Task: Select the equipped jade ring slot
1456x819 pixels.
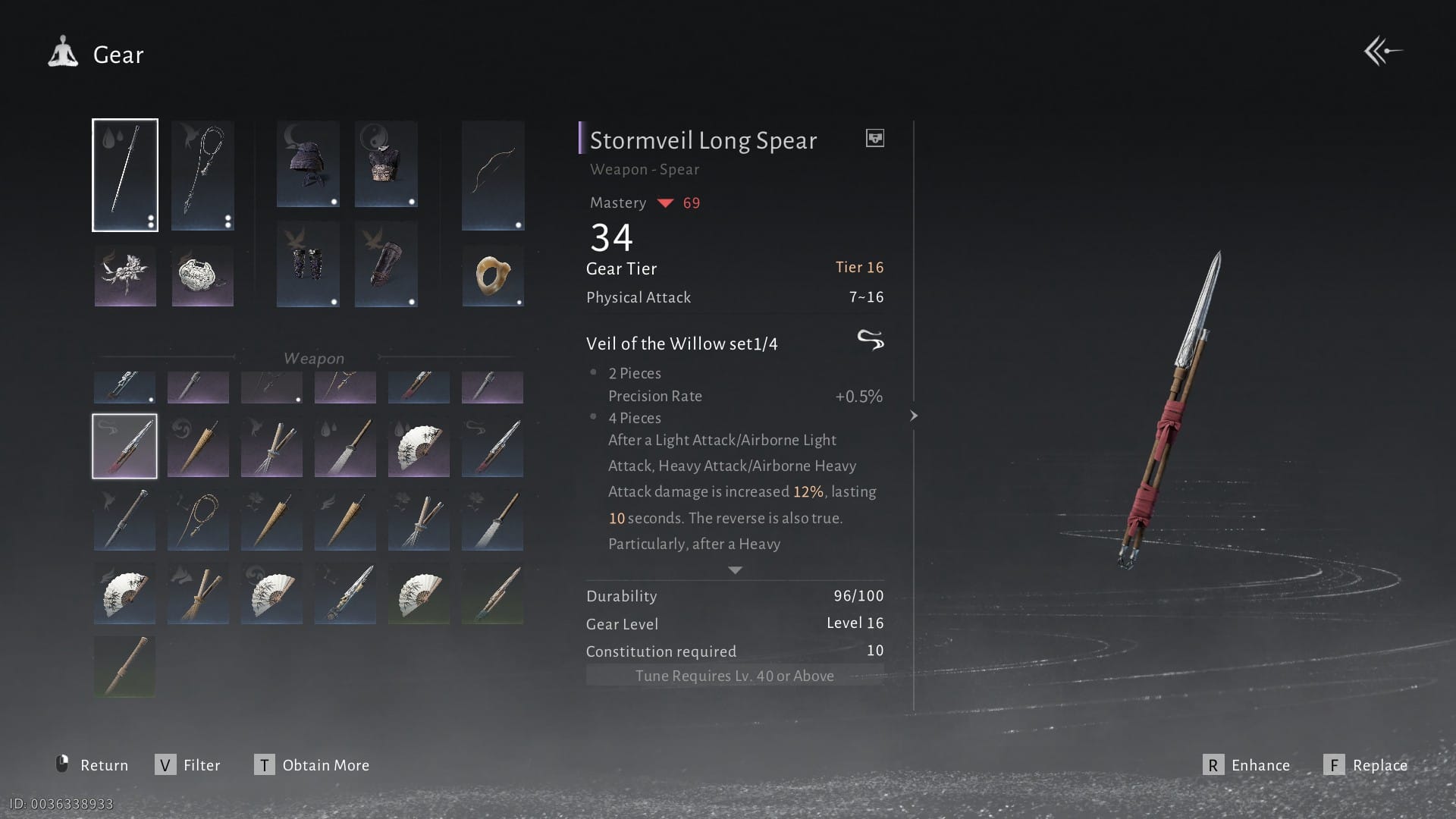Action: pyautogui.click(x=493, y=276)
